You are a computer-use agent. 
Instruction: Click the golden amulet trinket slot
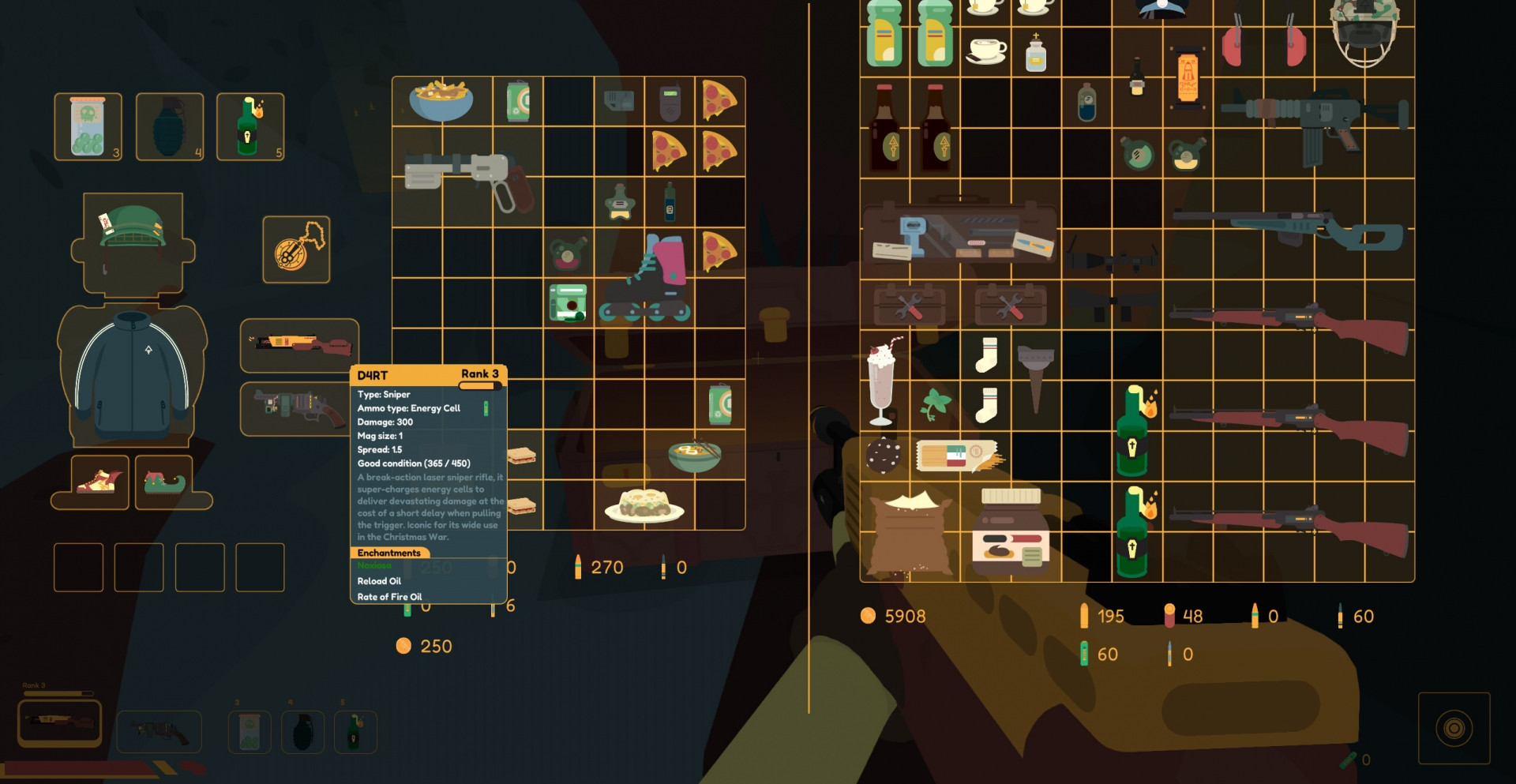(x=296, y=249)
